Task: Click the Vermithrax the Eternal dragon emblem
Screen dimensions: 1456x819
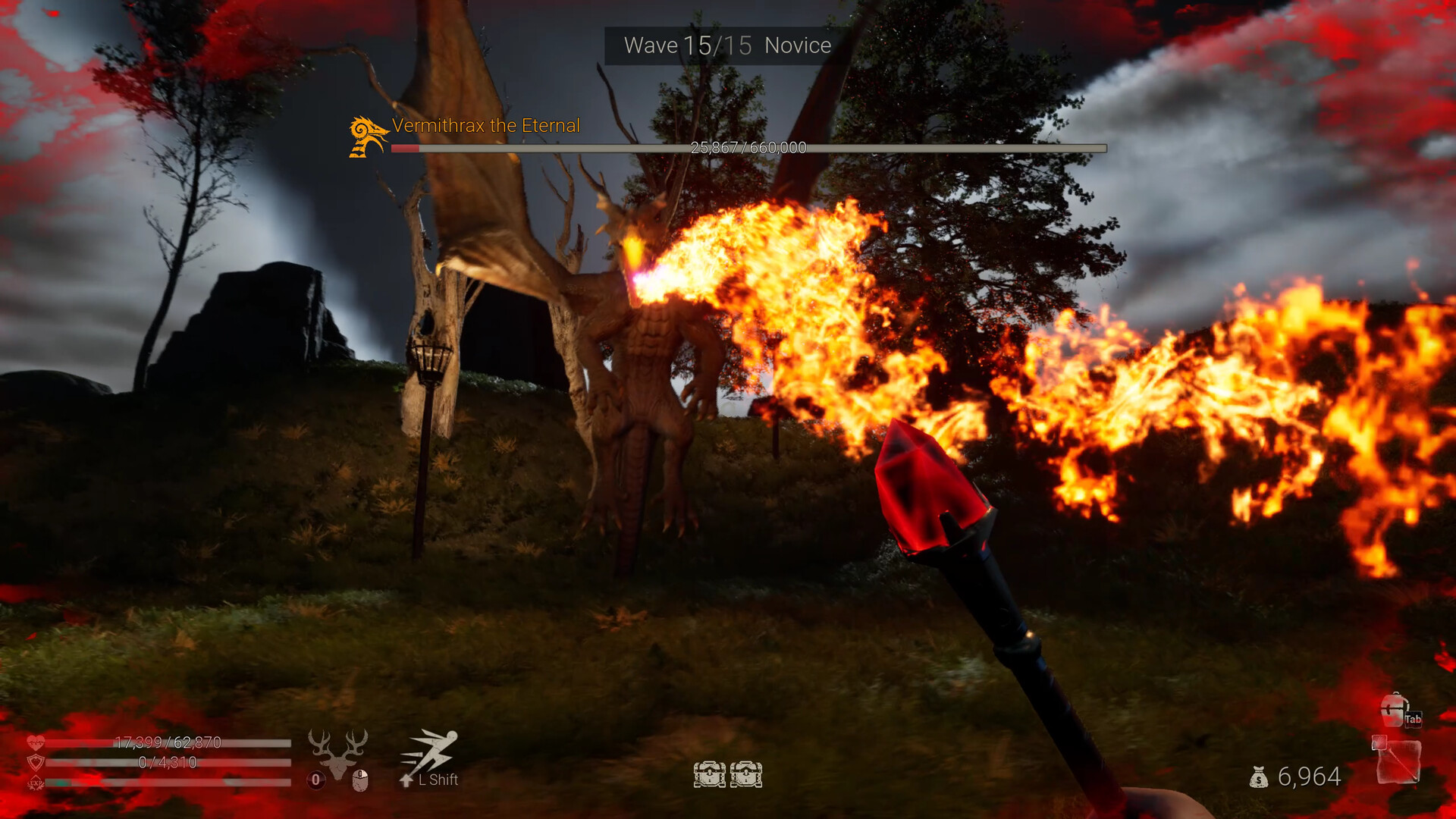Action: tap(368, 136)
